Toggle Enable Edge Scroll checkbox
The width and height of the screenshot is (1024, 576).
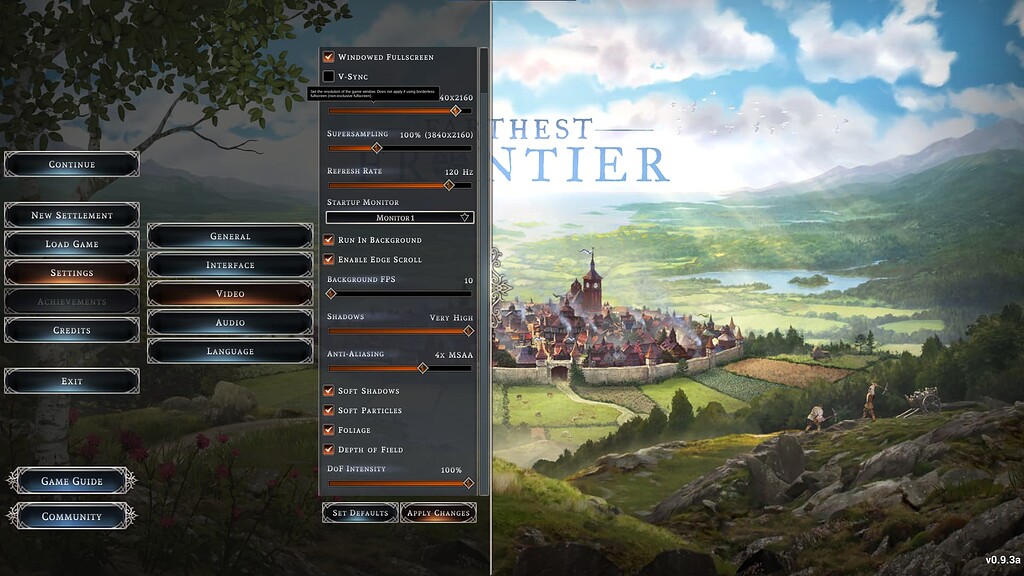(329, 260)
